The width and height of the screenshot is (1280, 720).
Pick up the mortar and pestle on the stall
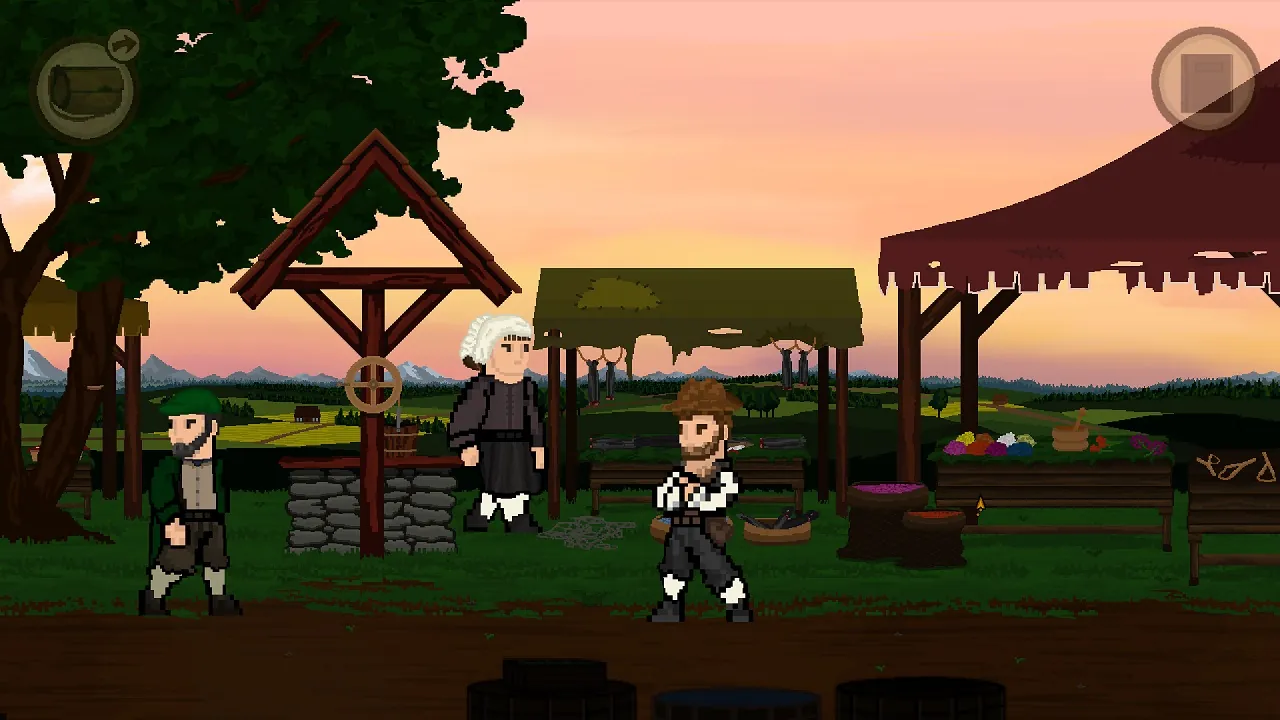pos(1070,435)
